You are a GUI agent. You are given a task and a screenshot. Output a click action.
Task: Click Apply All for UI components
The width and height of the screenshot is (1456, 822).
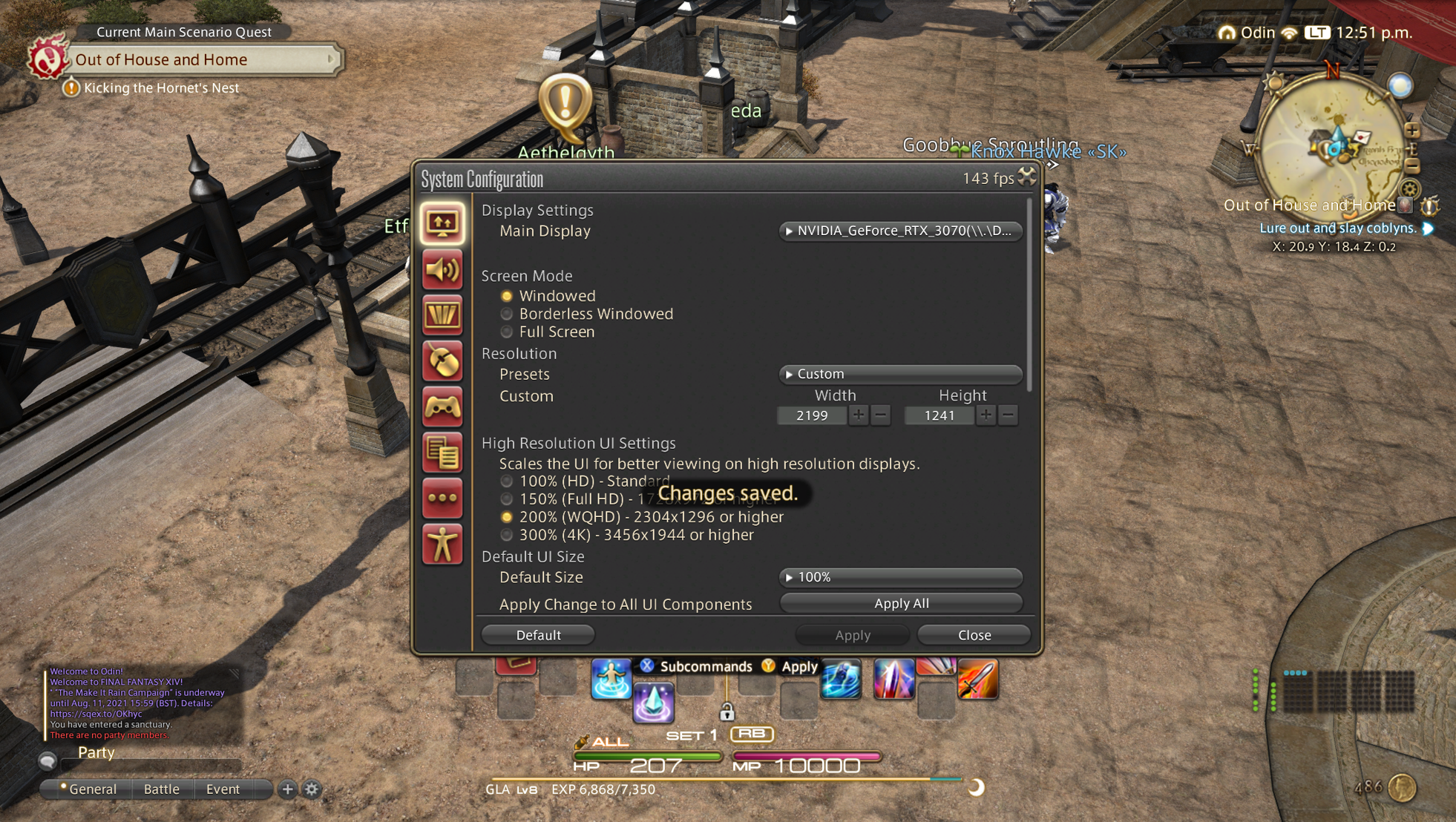click(901, 603)
